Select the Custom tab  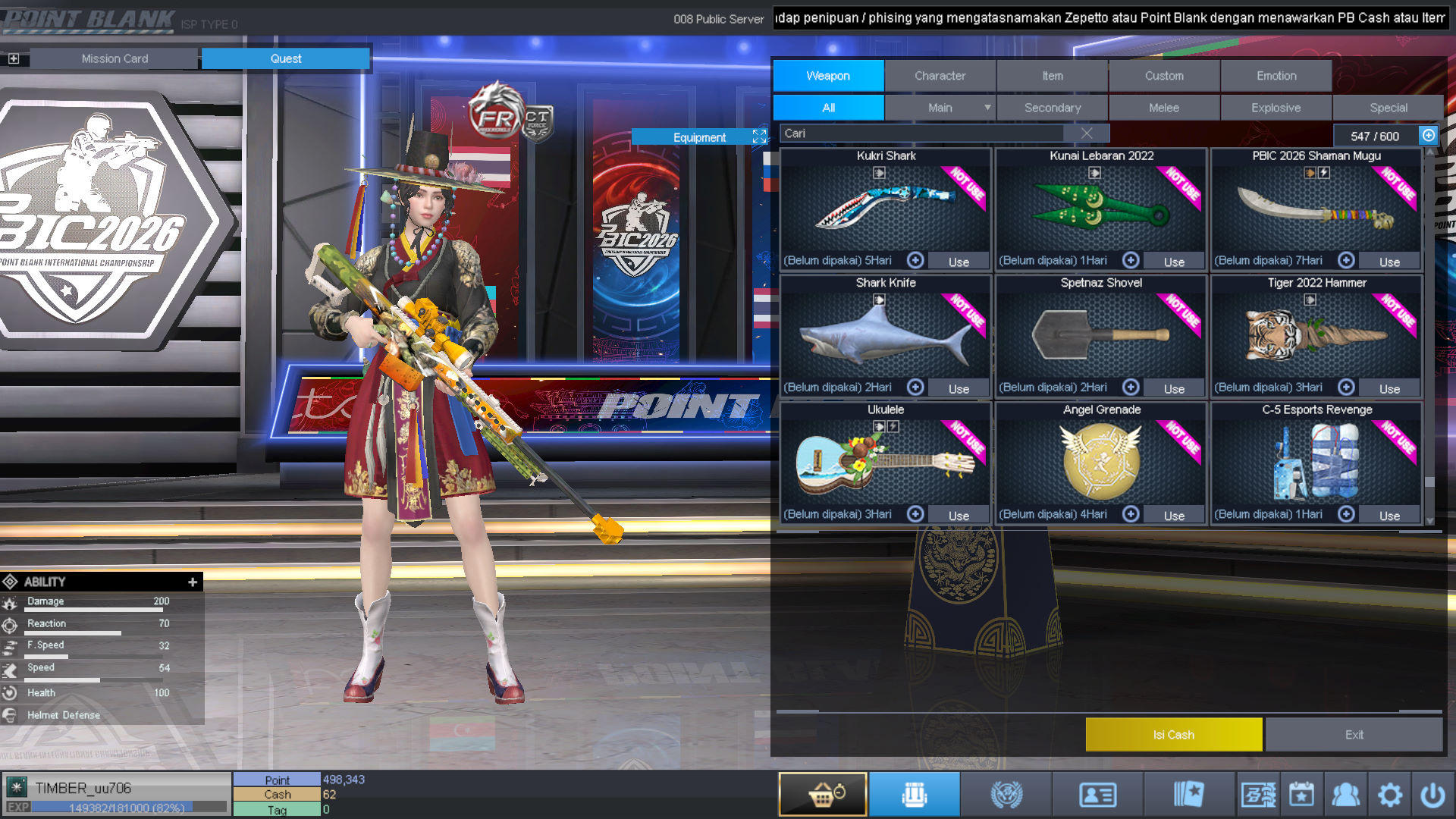(x=1164, y=76)
